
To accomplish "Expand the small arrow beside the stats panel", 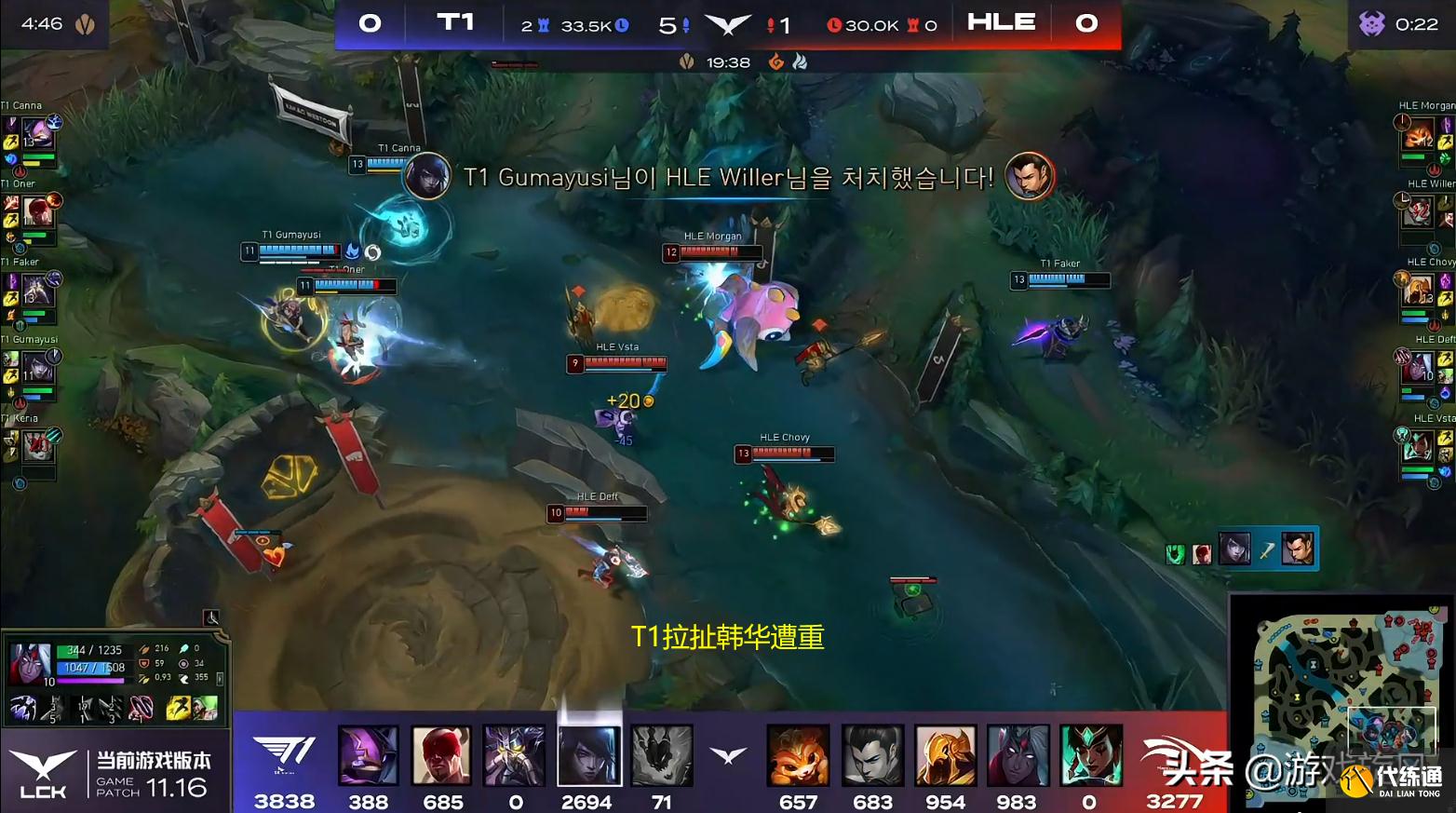I will point(220,678).
